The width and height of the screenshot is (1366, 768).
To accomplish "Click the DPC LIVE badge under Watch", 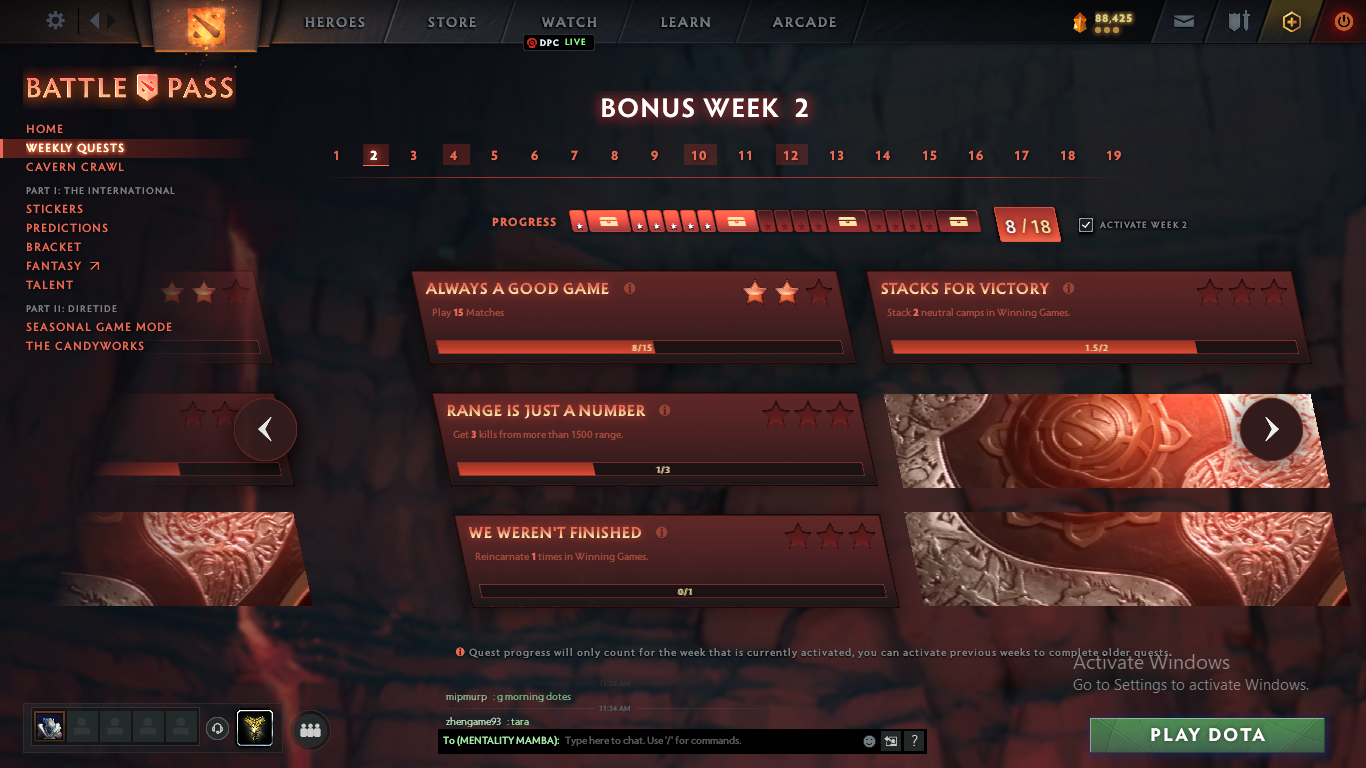I will (559, 43).
